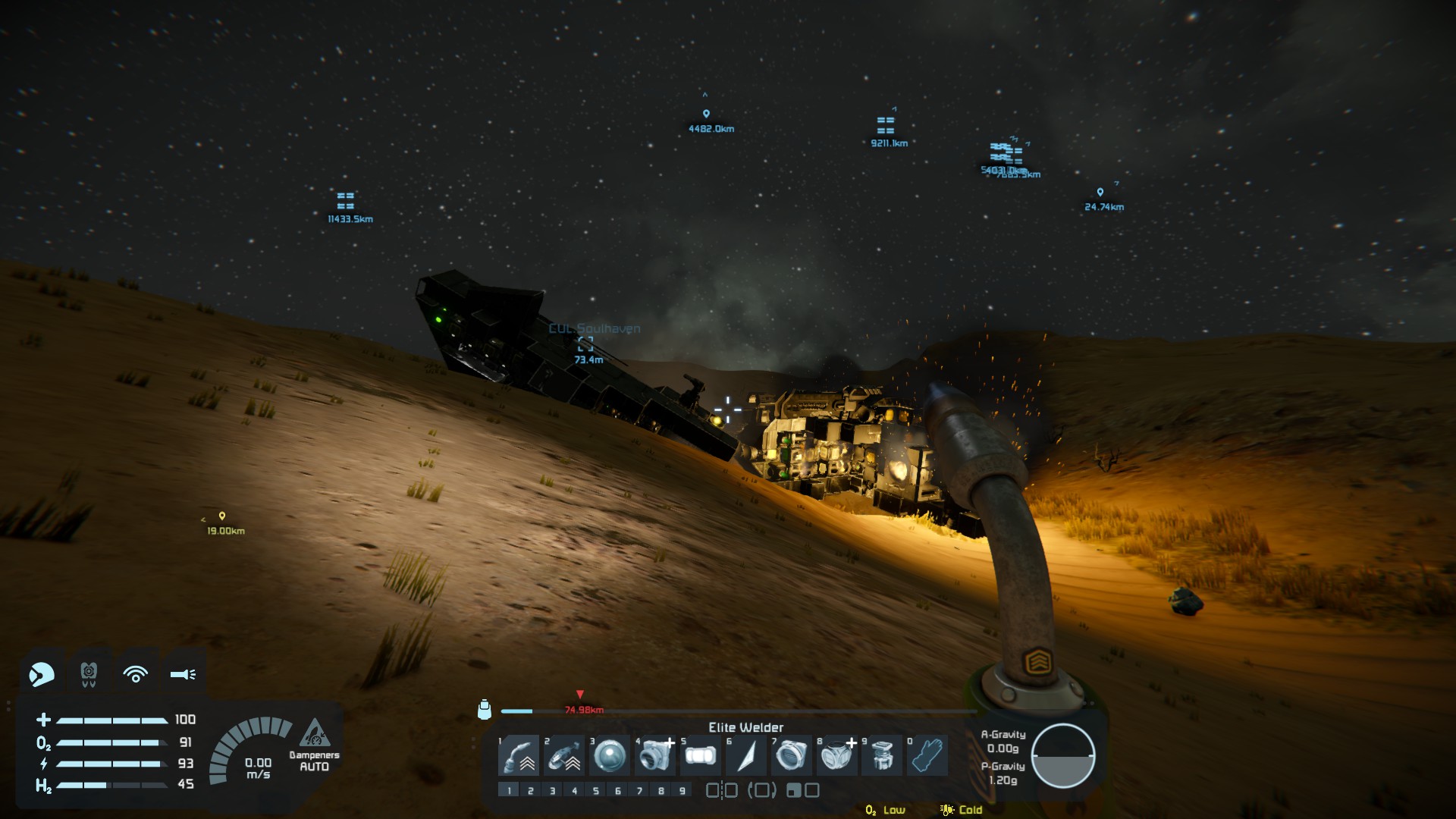
Task: Go to toolbar page 9
Action: click(682, 790)
